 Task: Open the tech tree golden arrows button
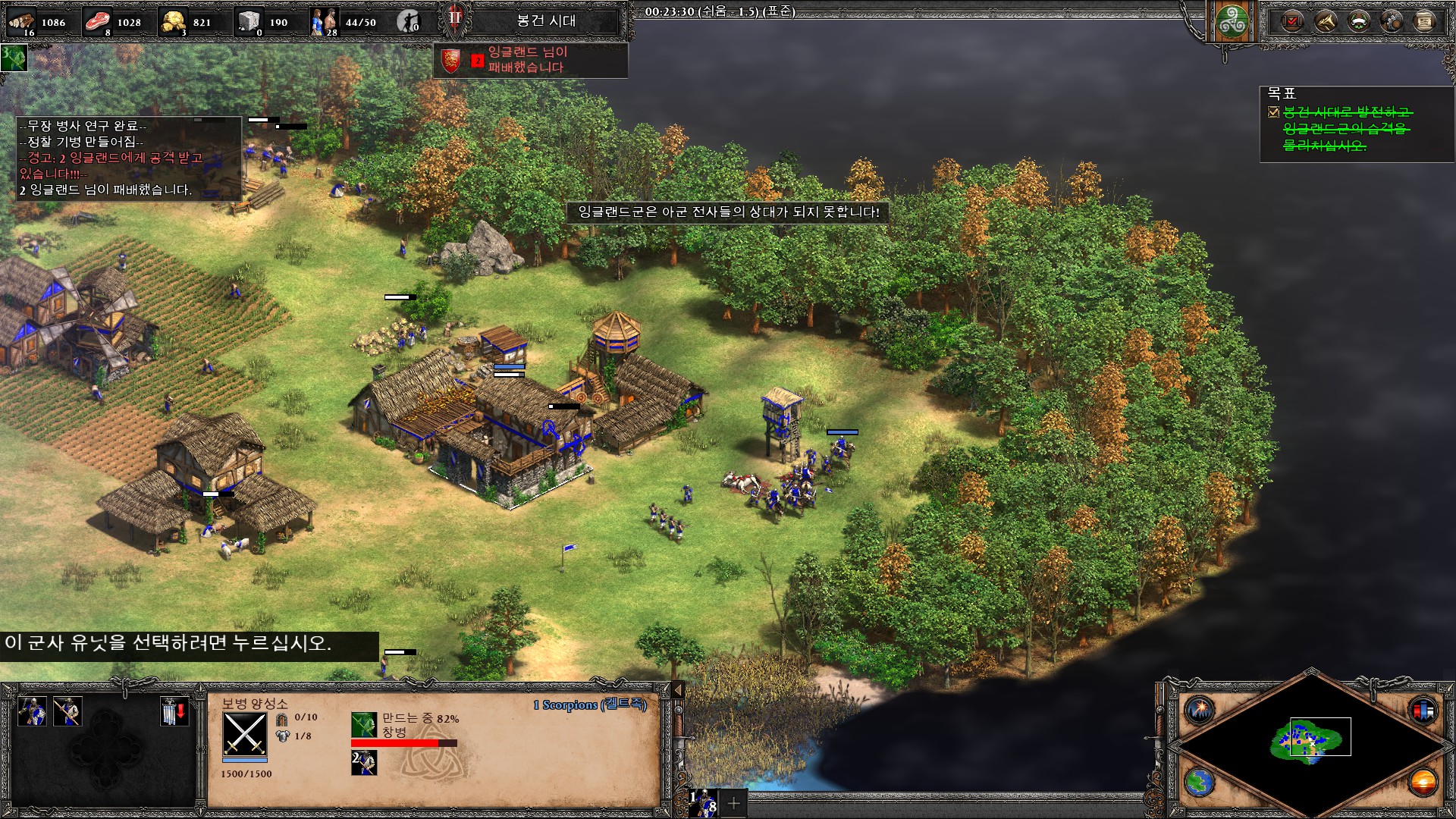tap(1326, 21)
